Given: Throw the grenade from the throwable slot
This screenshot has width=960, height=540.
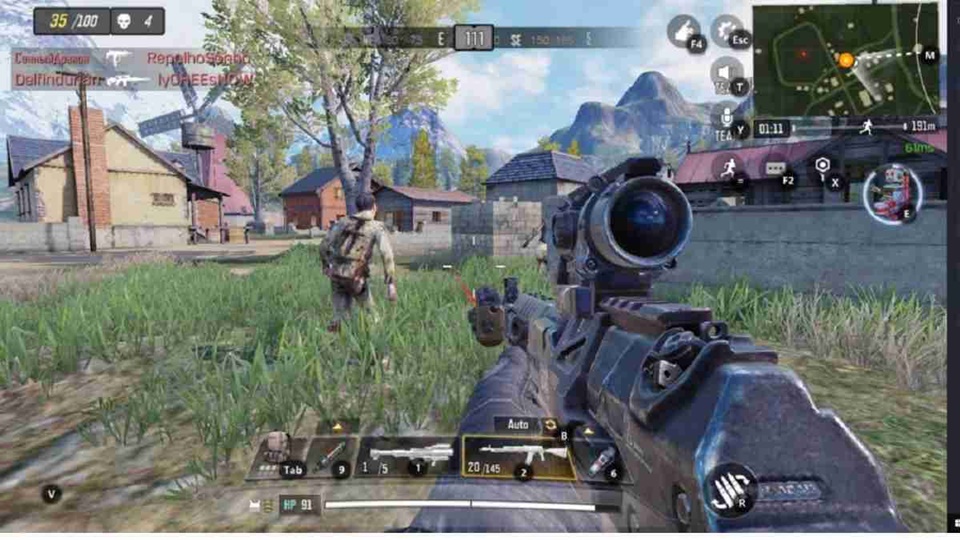Looking at the screenshot, I should tap(601, 459).
